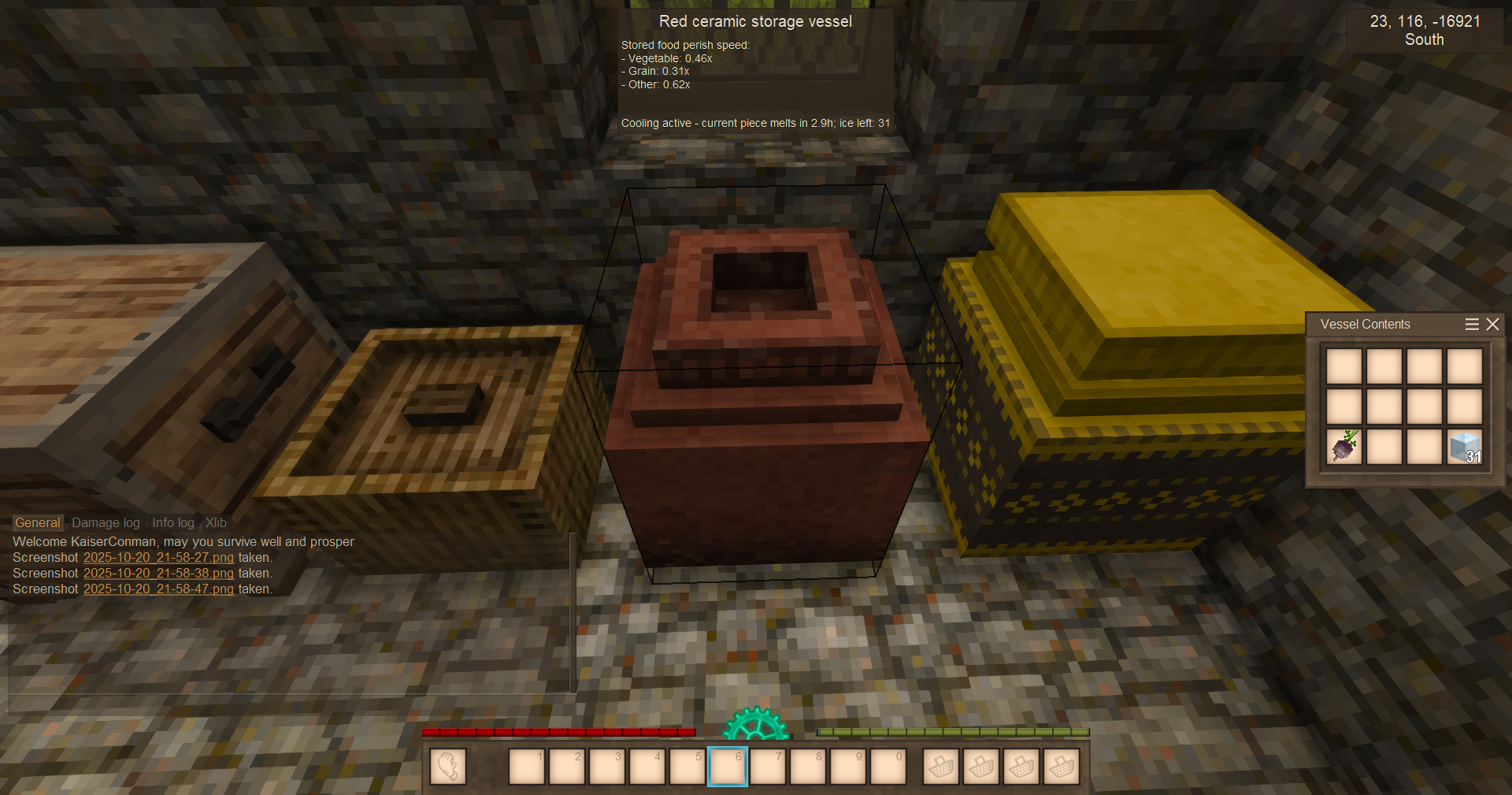This screenshot has height=795, width=1512.
Task: Select hotbar slot 0
Action: click(888, 767)
